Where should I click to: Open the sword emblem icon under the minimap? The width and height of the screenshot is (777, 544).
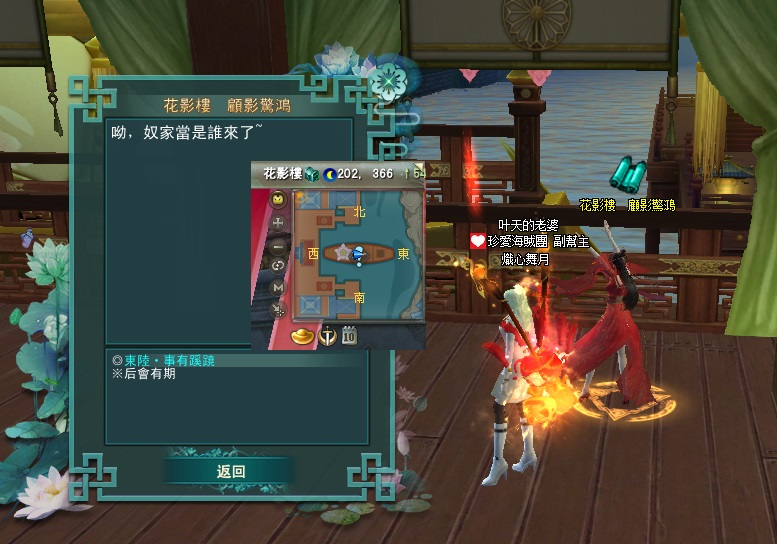click(326, 337)
